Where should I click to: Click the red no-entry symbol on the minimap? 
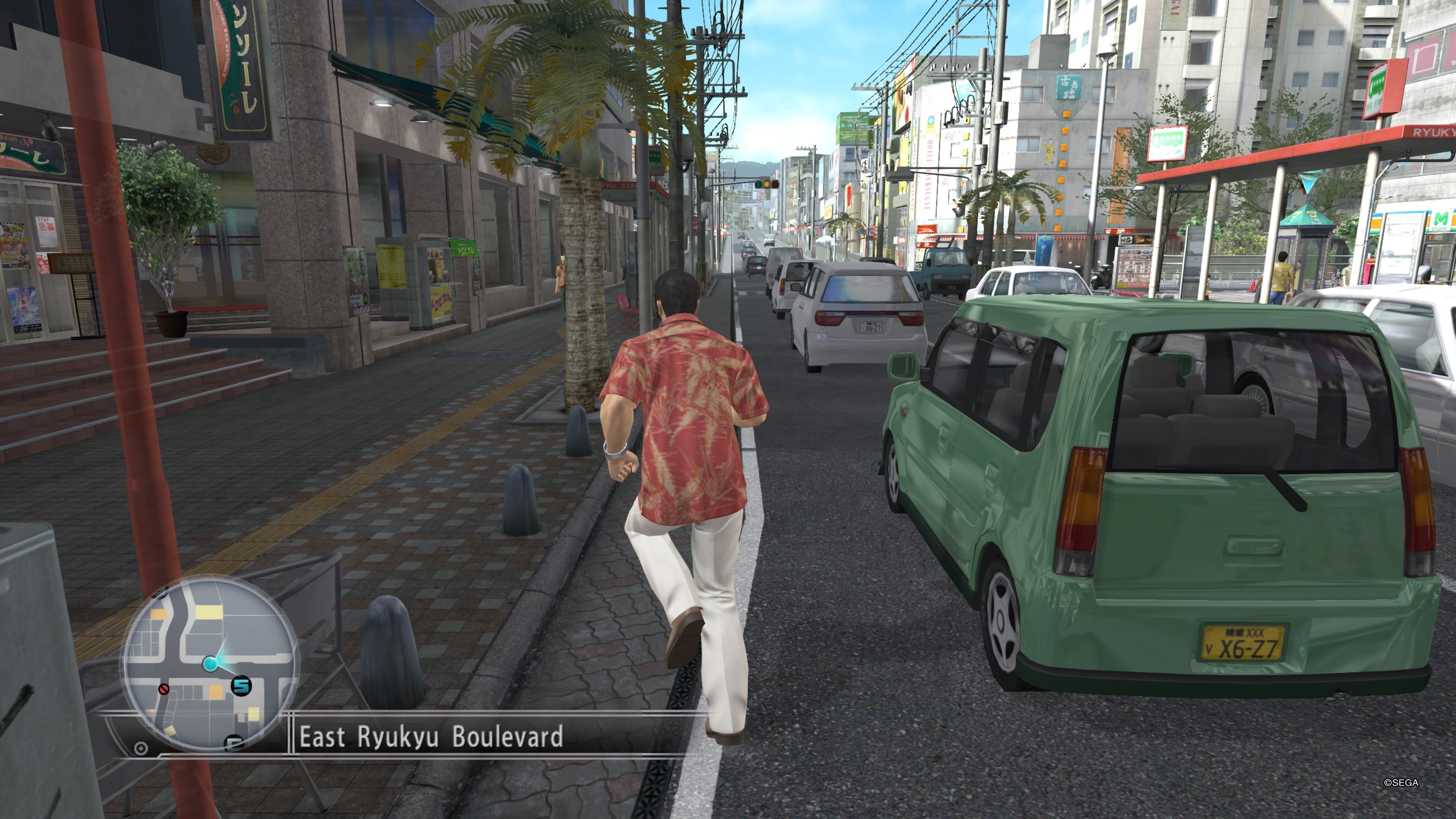tap(164, 690)
